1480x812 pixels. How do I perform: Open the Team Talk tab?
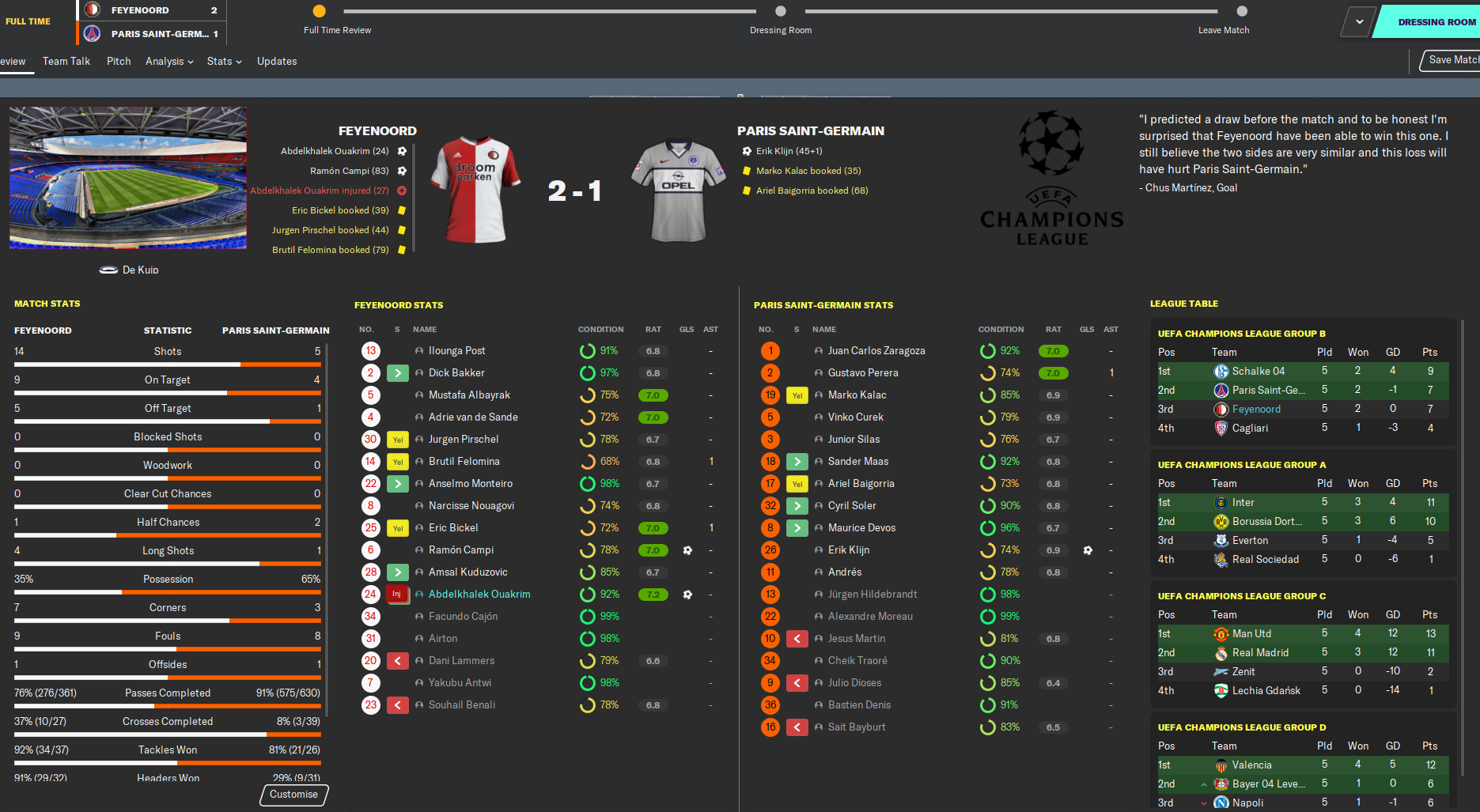point(66,61)
